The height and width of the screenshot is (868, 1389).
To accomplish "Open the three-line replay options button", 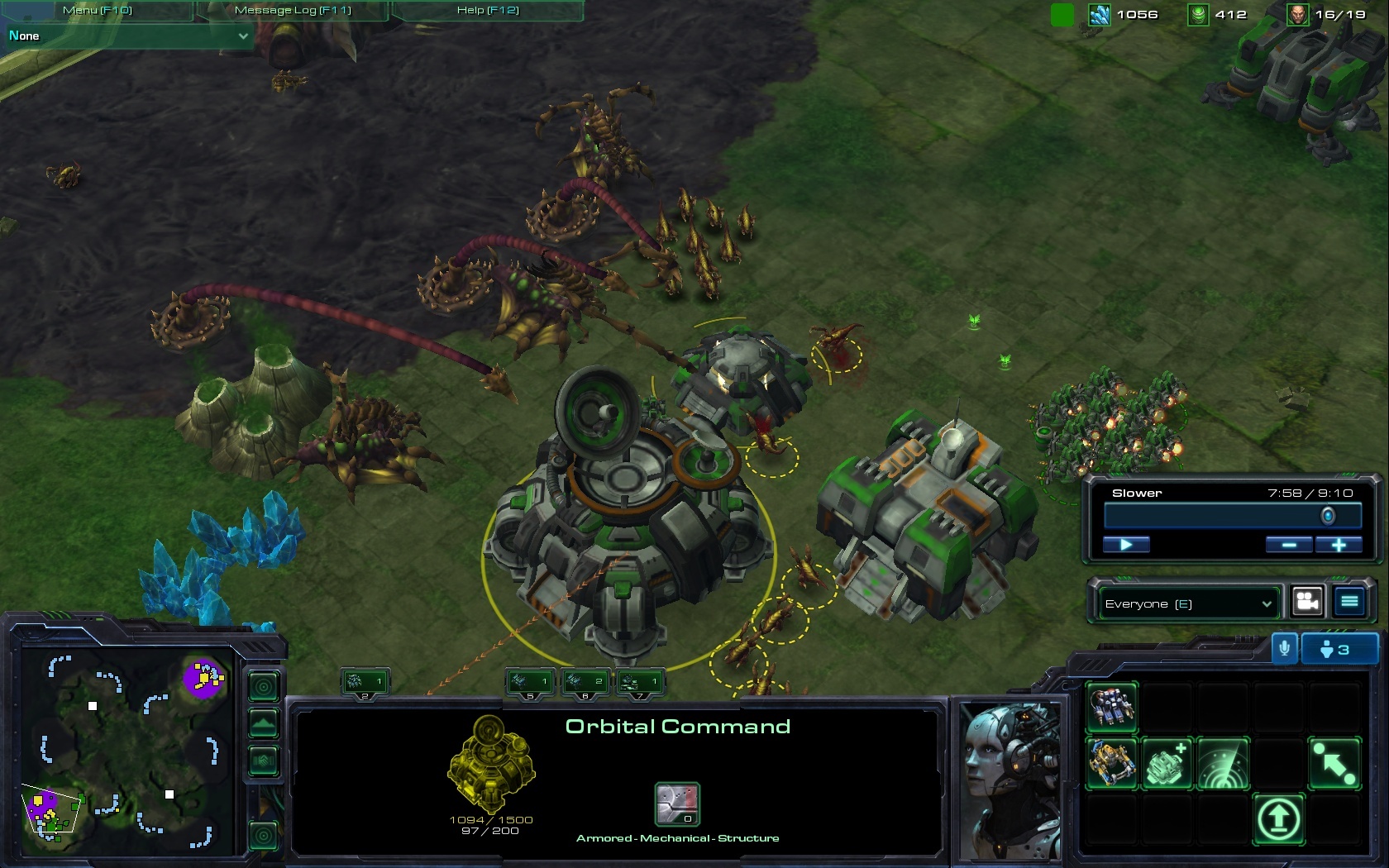I will coord(1349,602).
